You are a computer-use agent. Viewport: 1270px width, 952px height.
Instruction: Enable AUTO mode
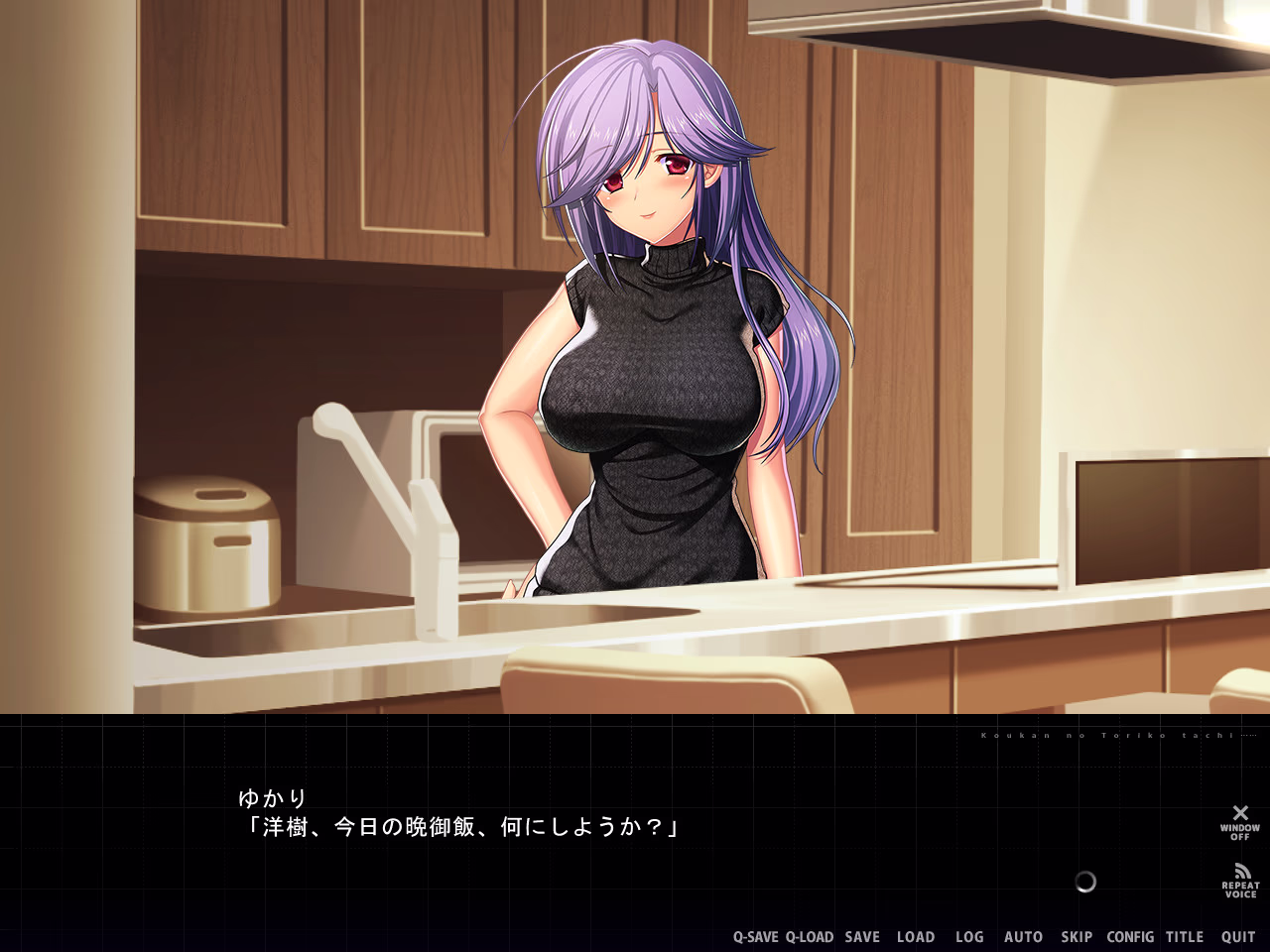(x=1023, y=936)
